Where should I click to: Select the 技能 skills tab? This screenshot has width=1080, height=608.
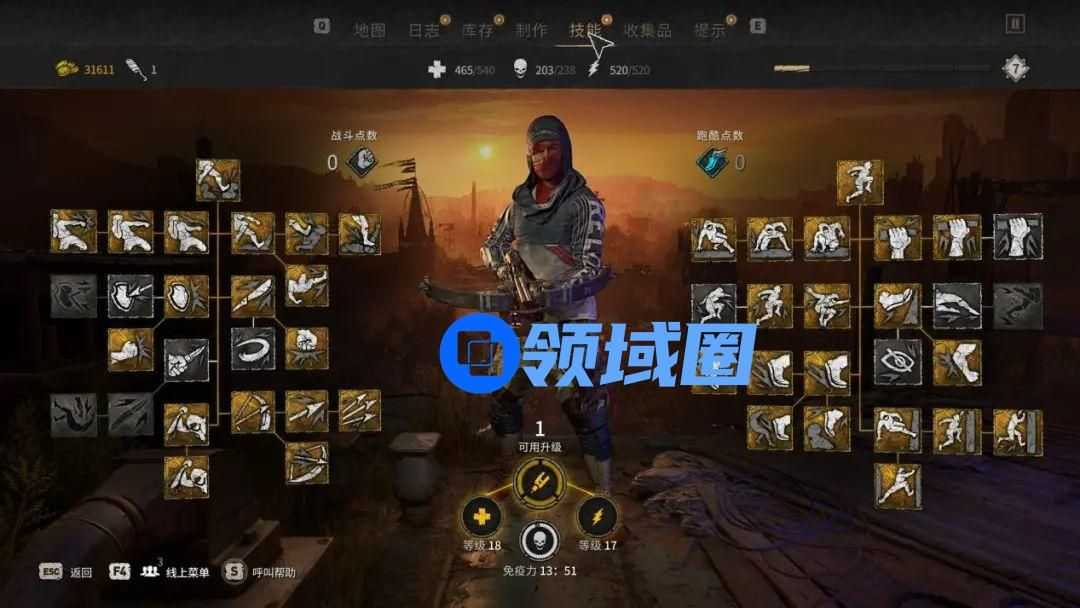585,30
